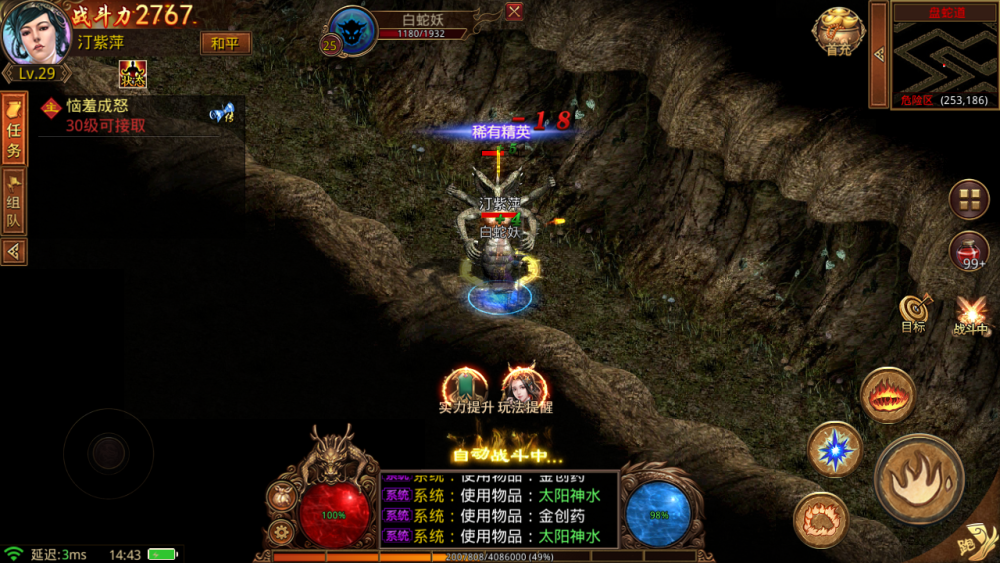Switch to the 任务 quest tab
Screen dimensions: 1000x563
[14, 130]
